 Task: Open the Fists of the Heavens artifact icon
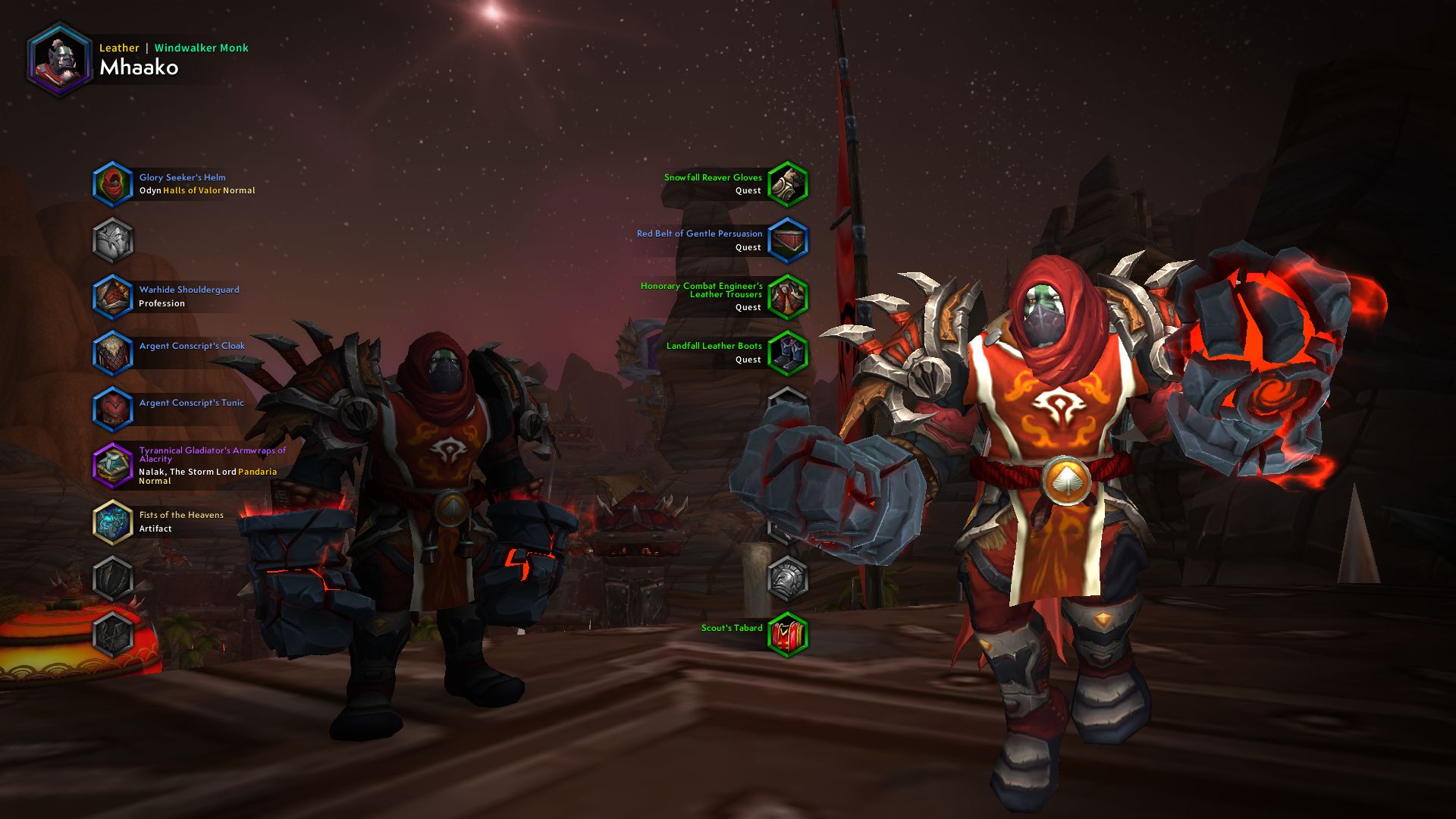click(113, 522)
